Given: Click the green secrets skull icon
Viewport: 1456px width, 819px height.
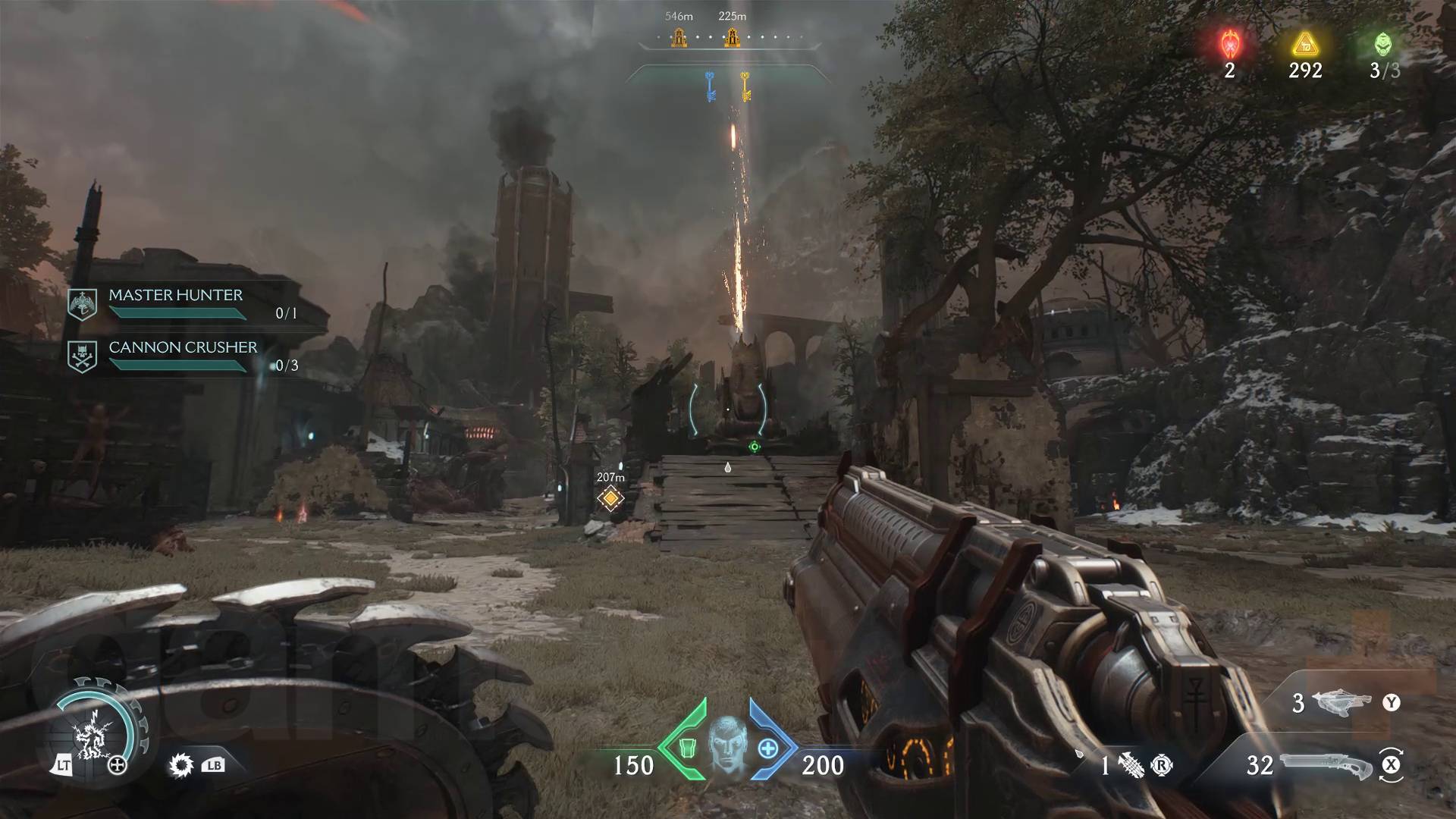Looking at the screenshot, I should pos(1384,45).
